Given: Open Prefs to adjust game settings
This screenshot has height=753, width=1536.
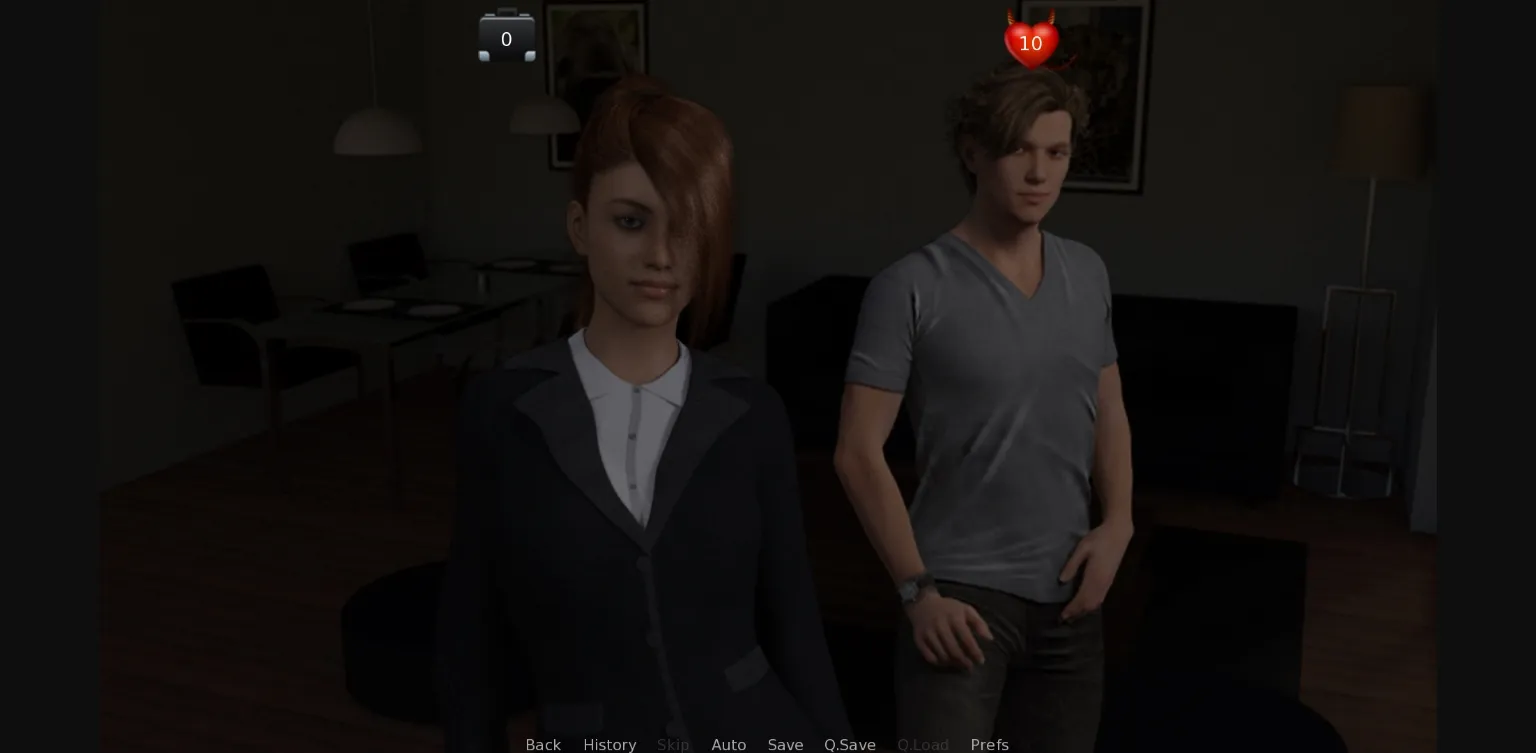Looking at the screenshot, I should 989,745.
